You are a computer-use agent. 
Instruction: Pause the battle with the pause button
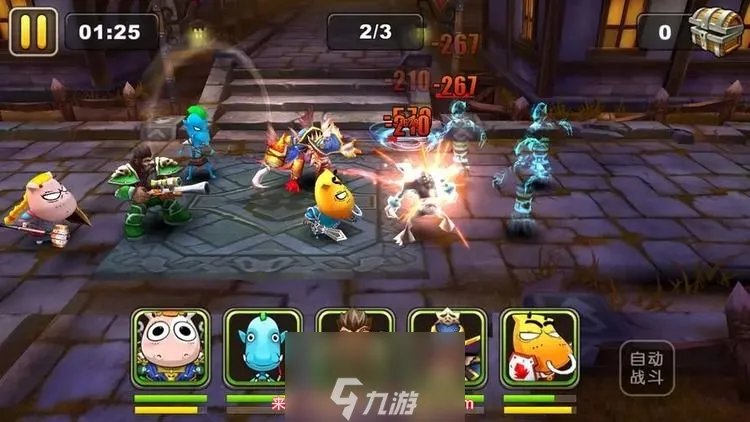tap(33, 31)
